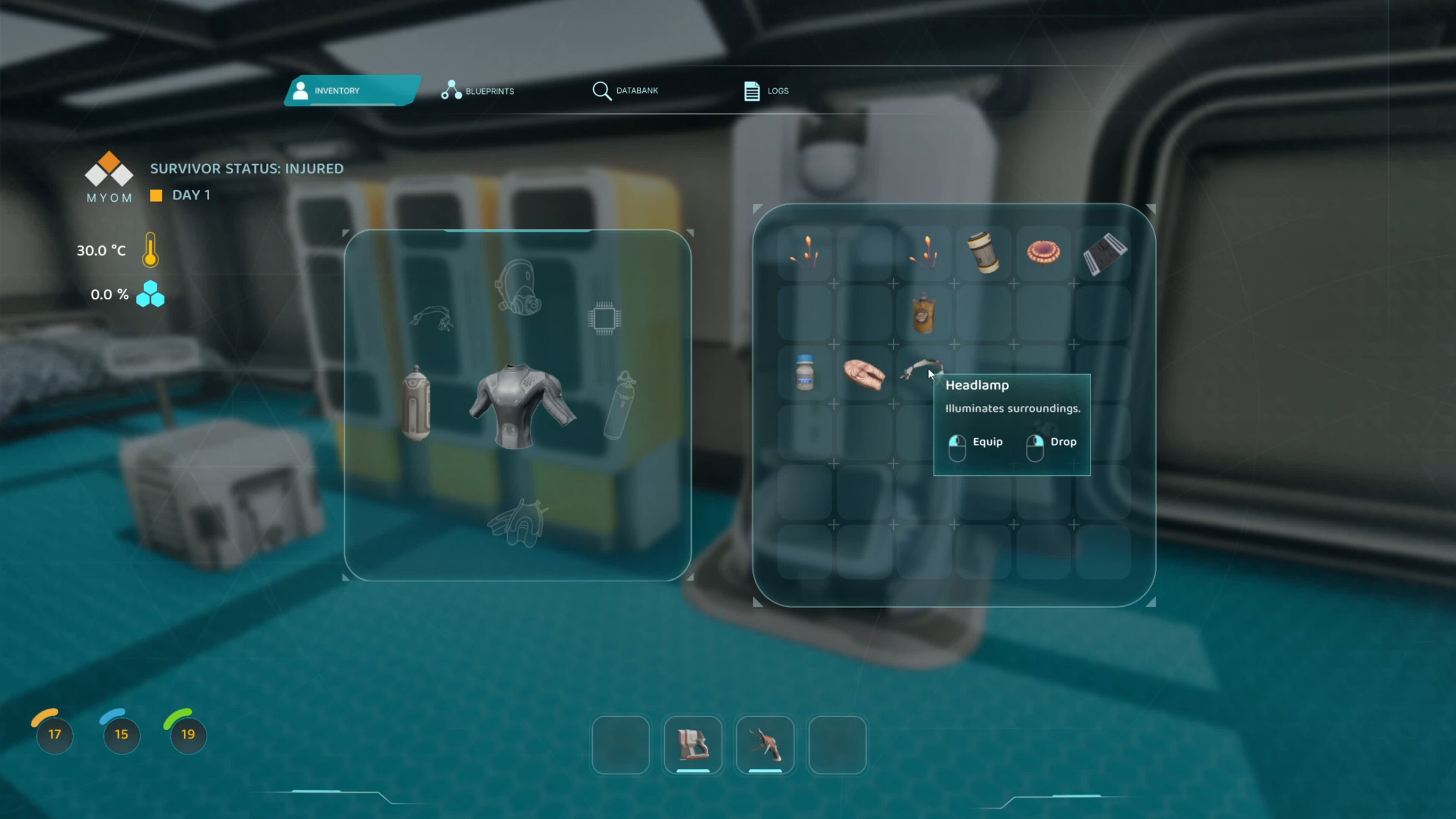Select the food ration pouch
Viewport: 1456px width, 819px height.
925,314
